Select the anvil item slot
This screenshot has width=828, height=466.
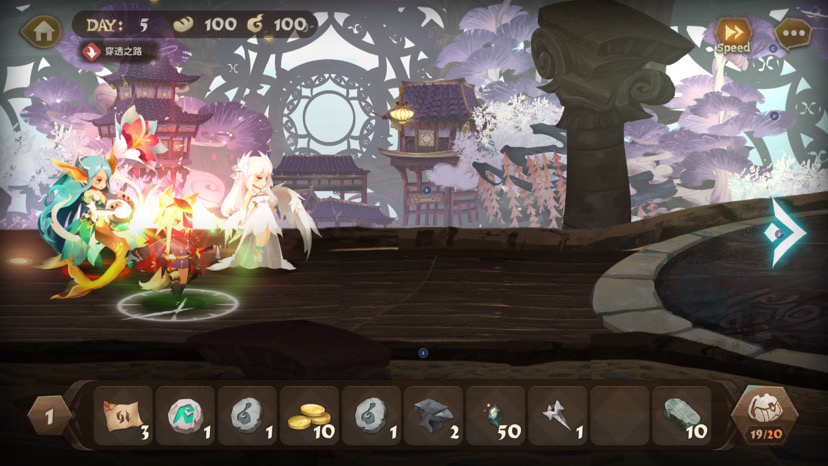tap(433, 415)
